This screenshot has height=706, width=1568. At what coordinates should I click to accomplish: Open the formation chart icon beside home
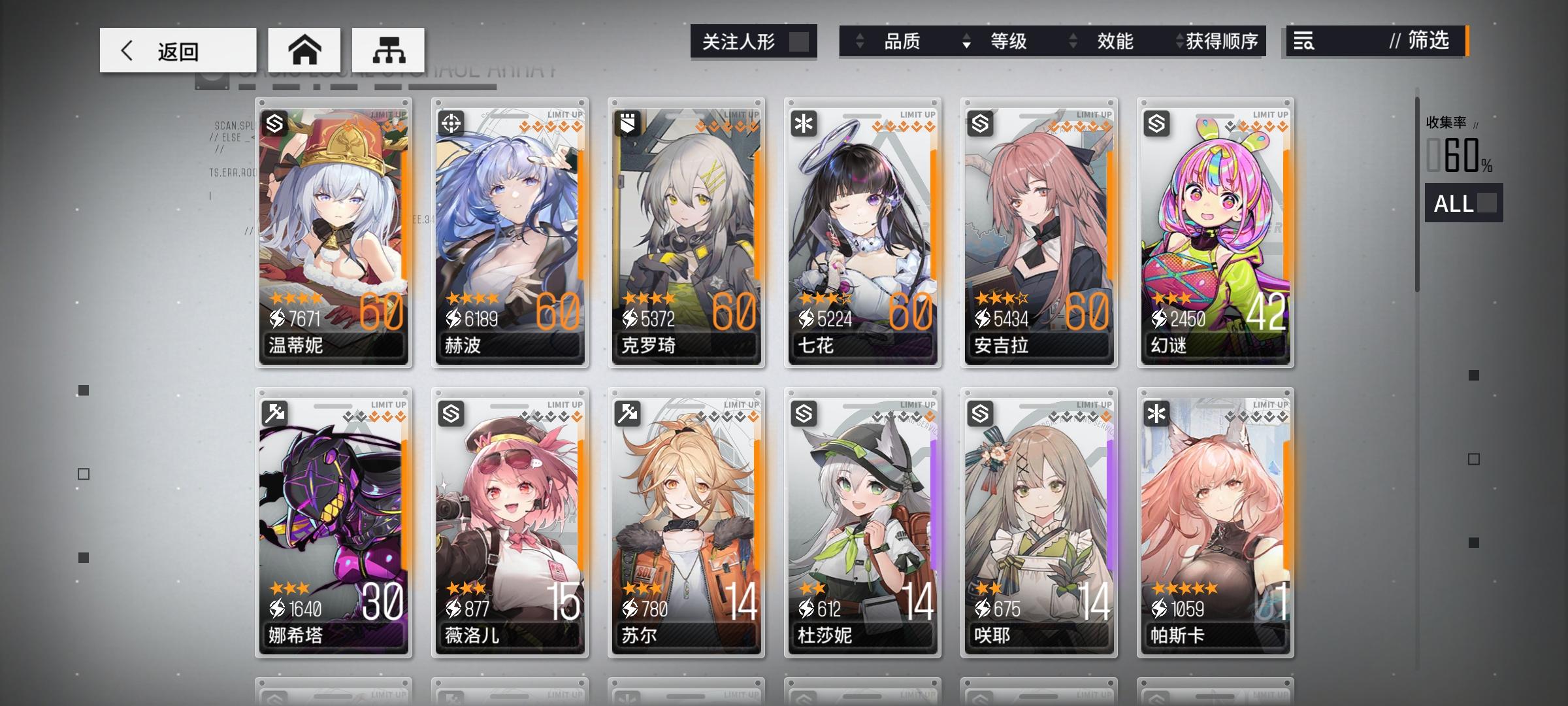(390, 50)
